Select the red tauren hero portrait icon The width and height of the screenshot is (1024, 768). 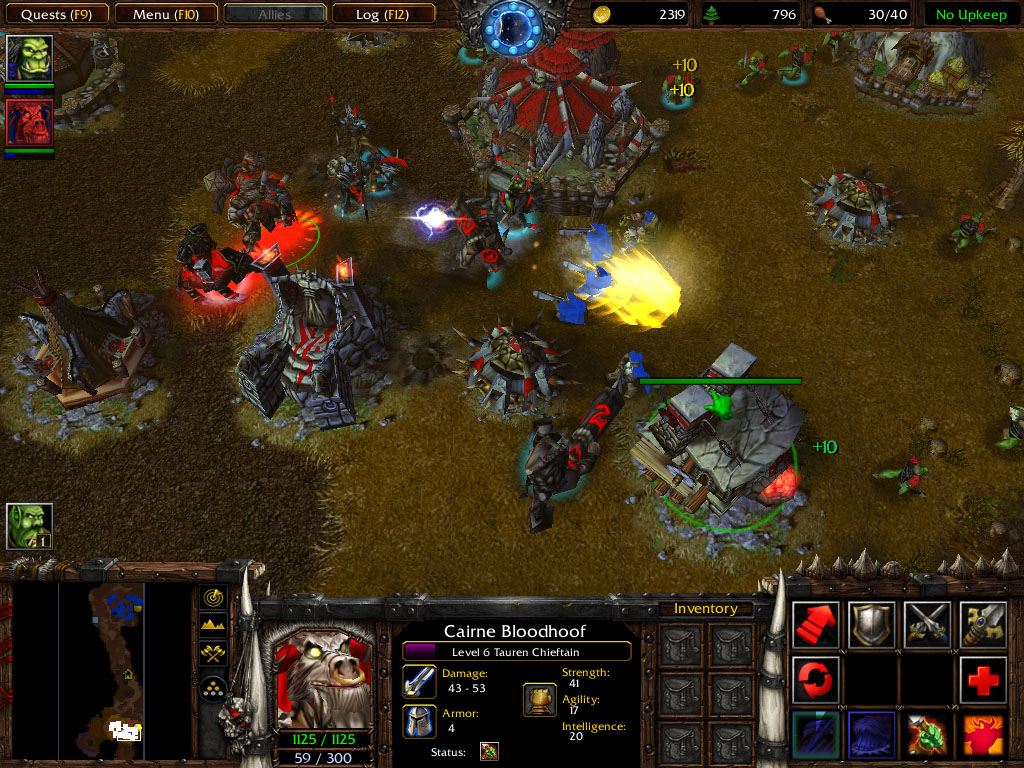click(x=29, y=122)
